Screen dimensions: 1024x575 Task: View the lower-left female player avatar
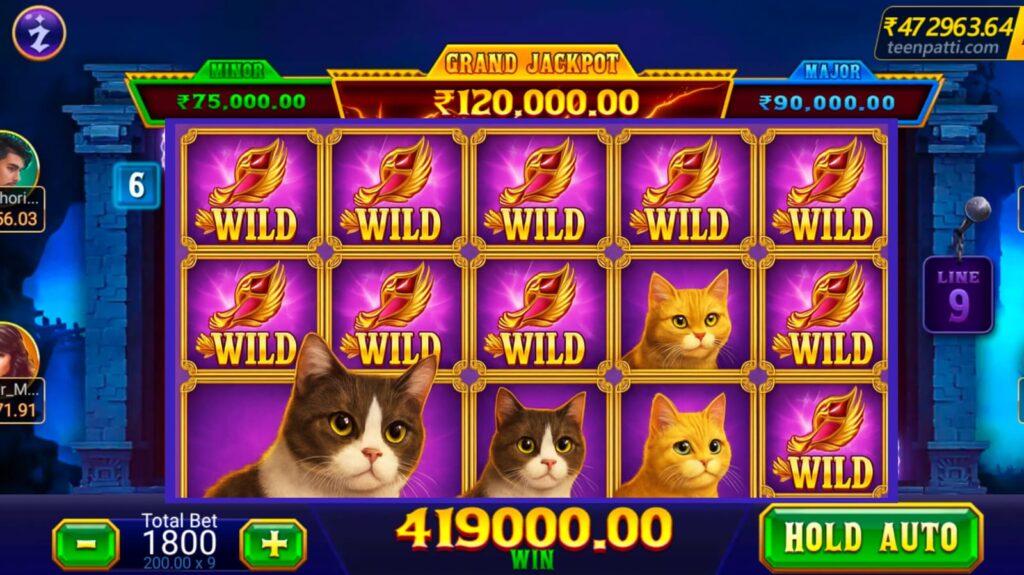pyautogui.click(x=17, y=352)
